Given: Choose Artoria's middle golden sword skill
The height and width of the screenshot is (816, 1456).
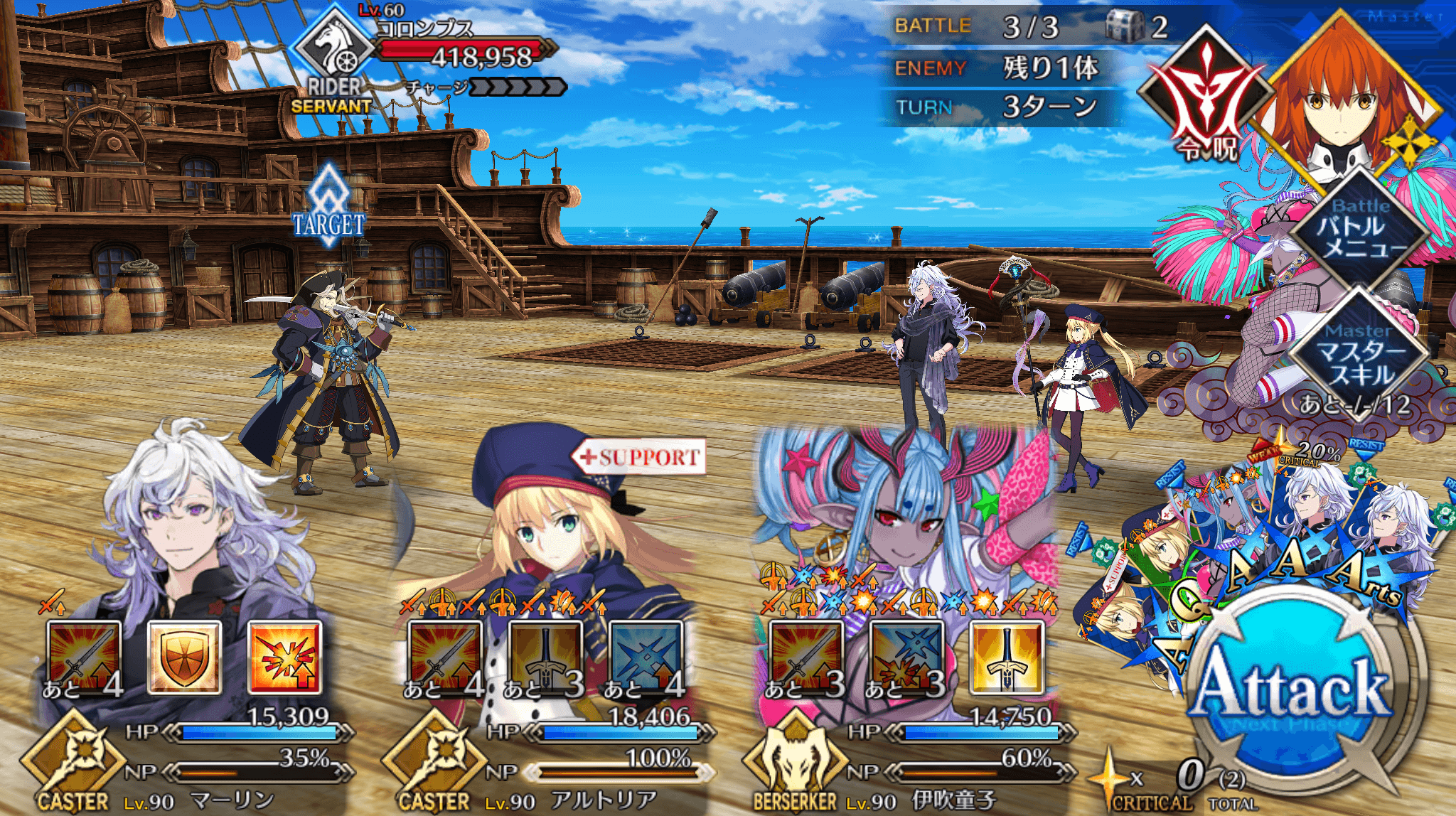Looking at the screenshot, I should click(x=545, y=657).
